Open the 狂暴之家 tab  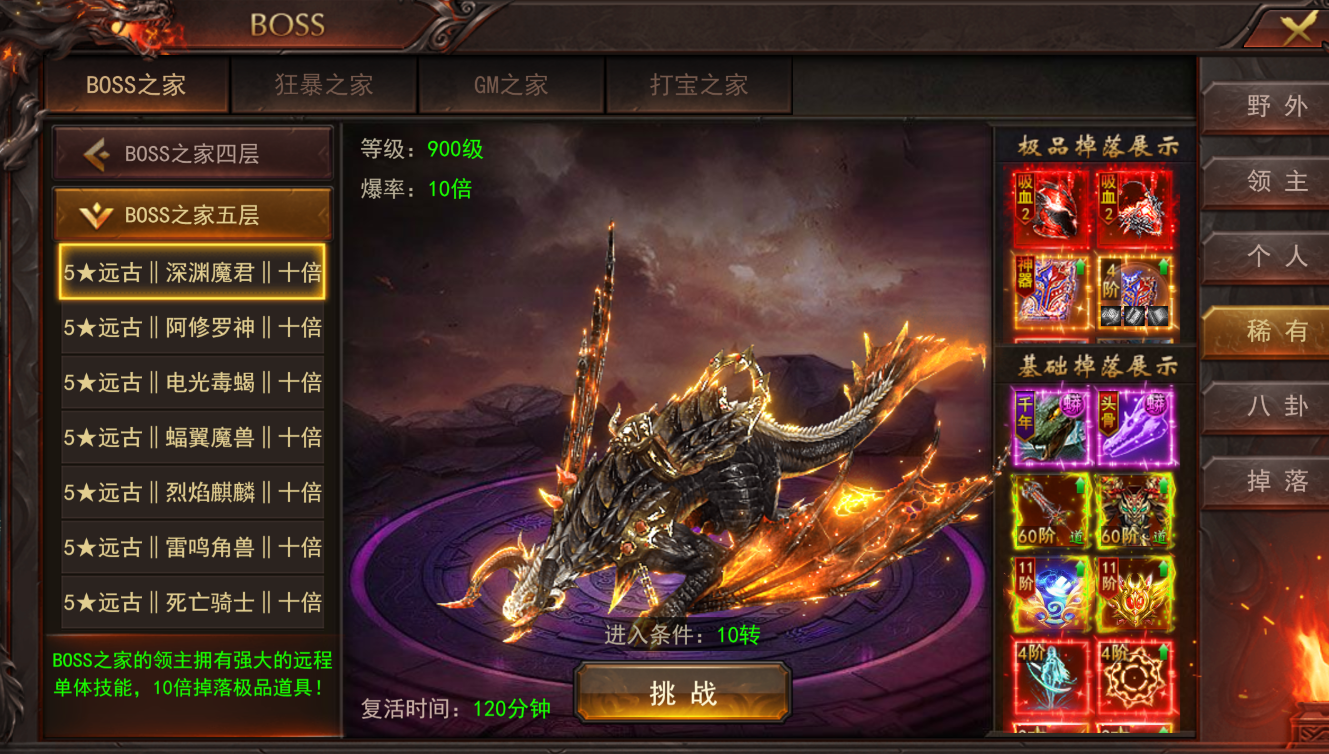pyautogui.click(x=324, y=85)
